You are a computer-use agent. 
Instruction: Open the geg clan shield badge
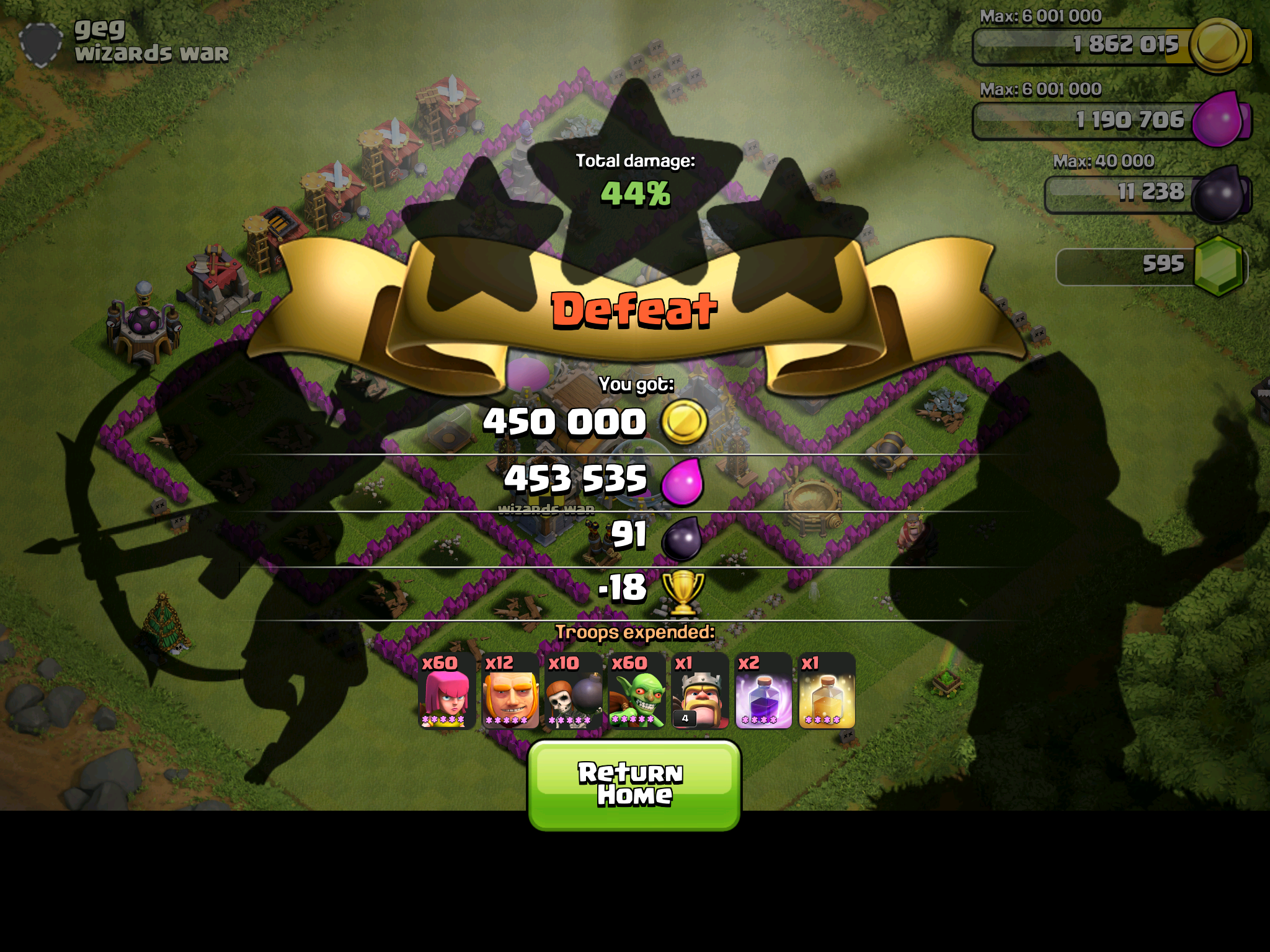(41, 45)
